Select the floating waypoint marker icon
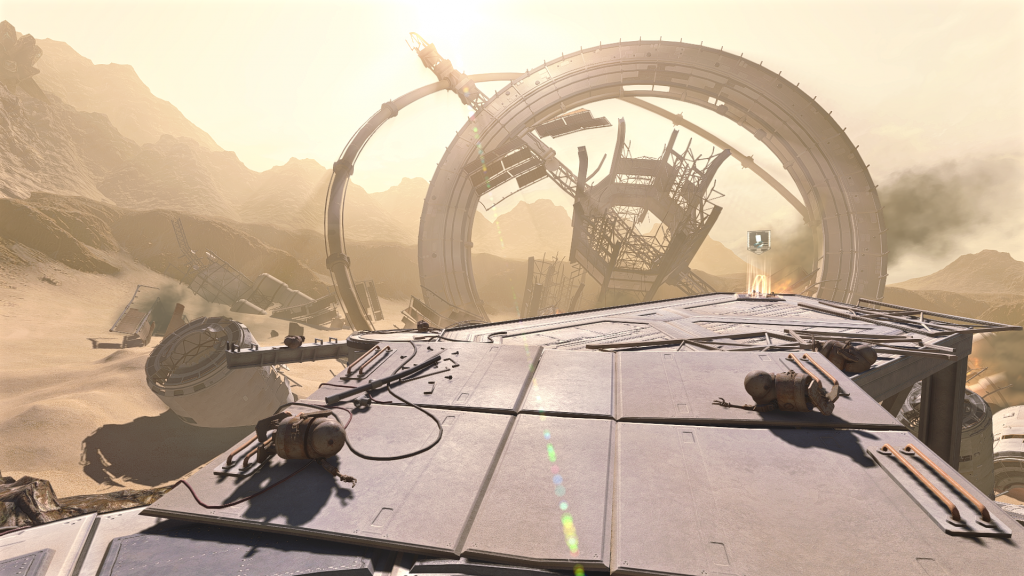Image resolution: width=1024 pixels, height=576 pixels. pyautogui.click(x=759, y=240)
